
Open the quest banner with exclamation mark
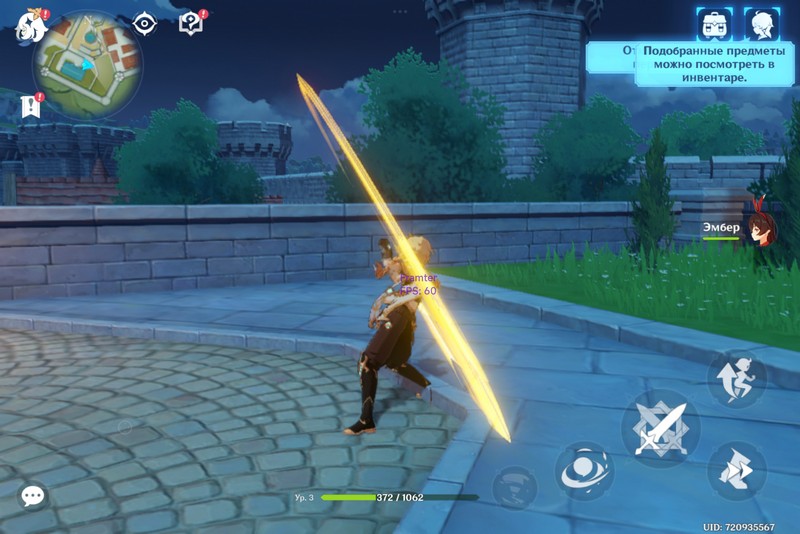point(30,106)
